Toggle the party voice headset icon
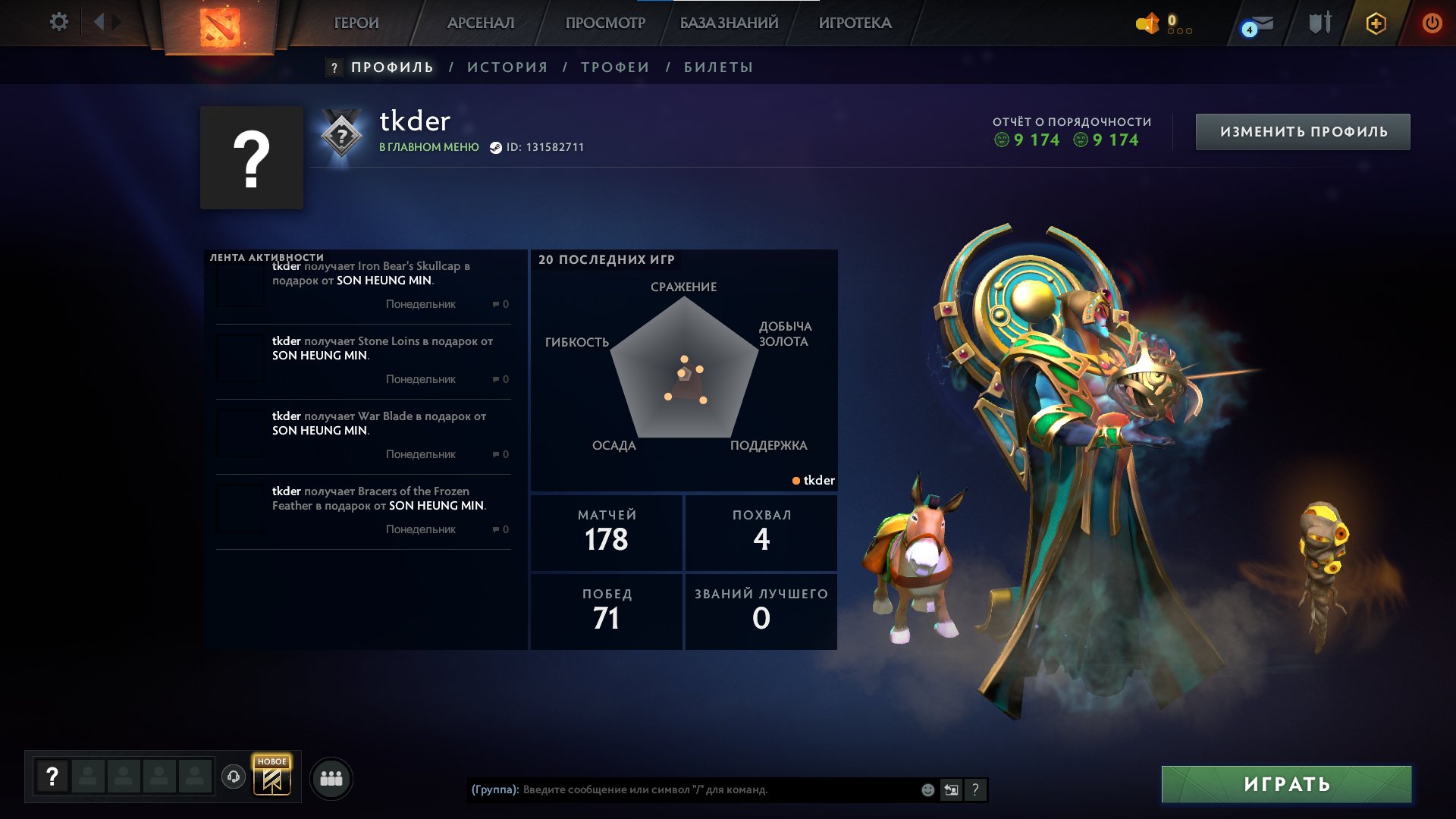 234,777
